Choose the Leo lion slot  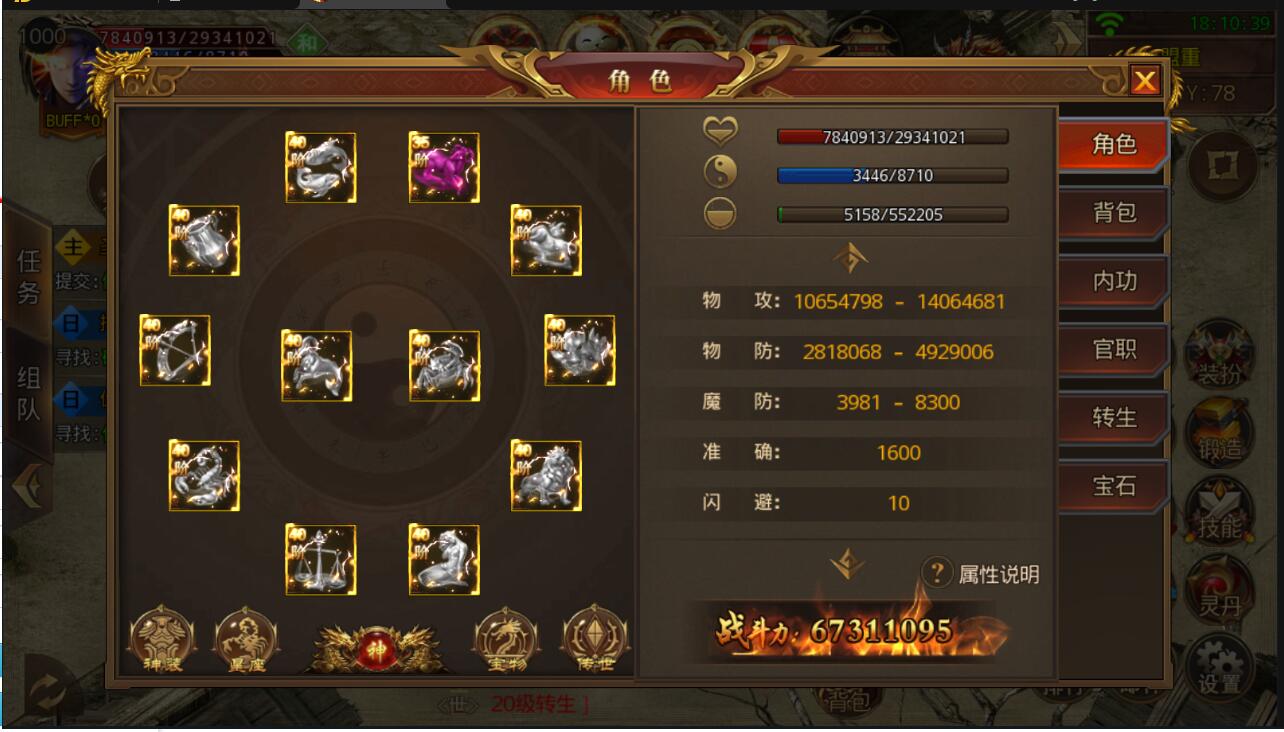click(546, 475)
